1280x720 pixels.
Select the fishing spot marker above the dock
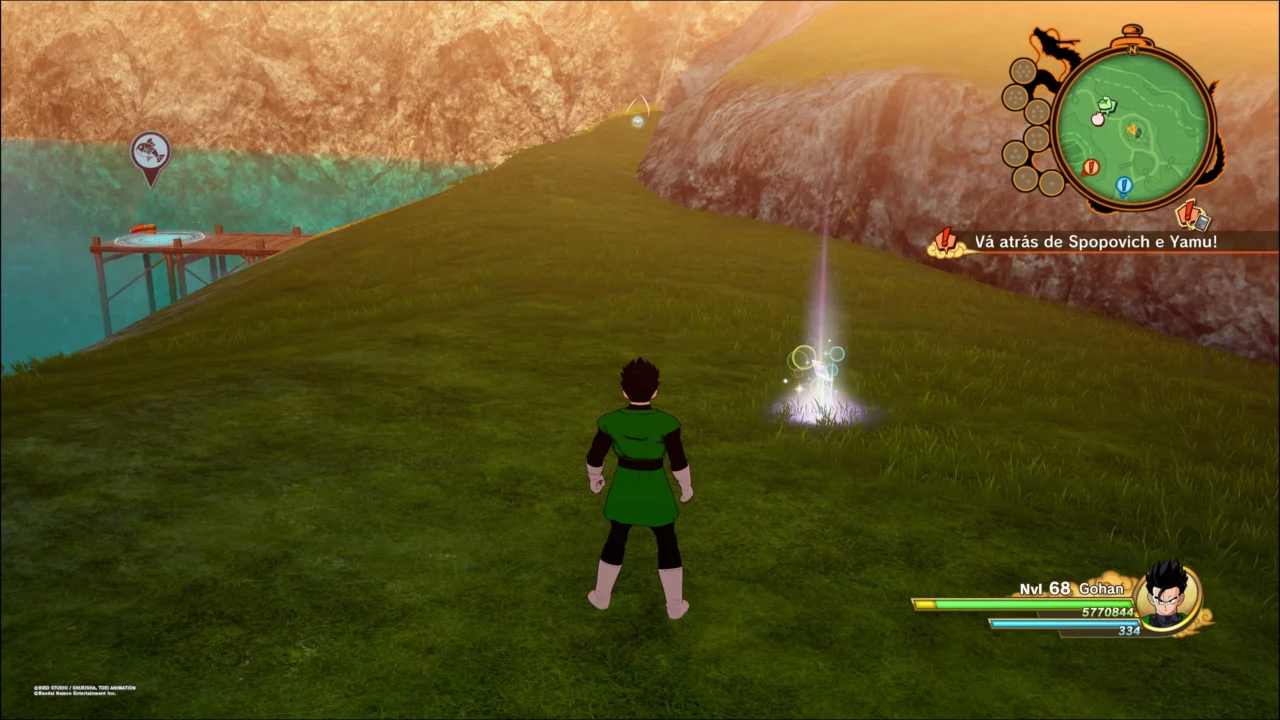(150, 154)
